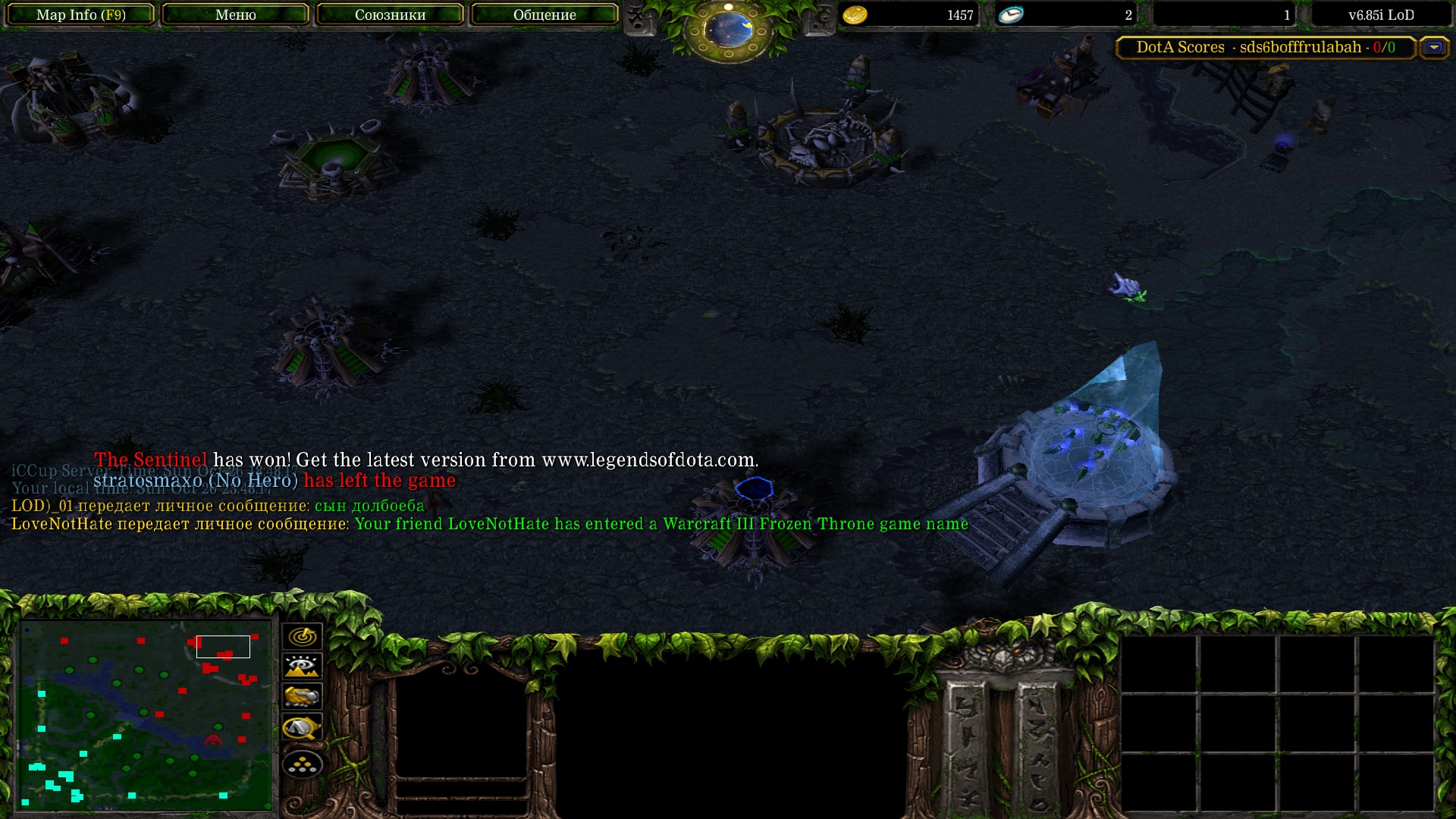Click on the minimap

[146, 714]
